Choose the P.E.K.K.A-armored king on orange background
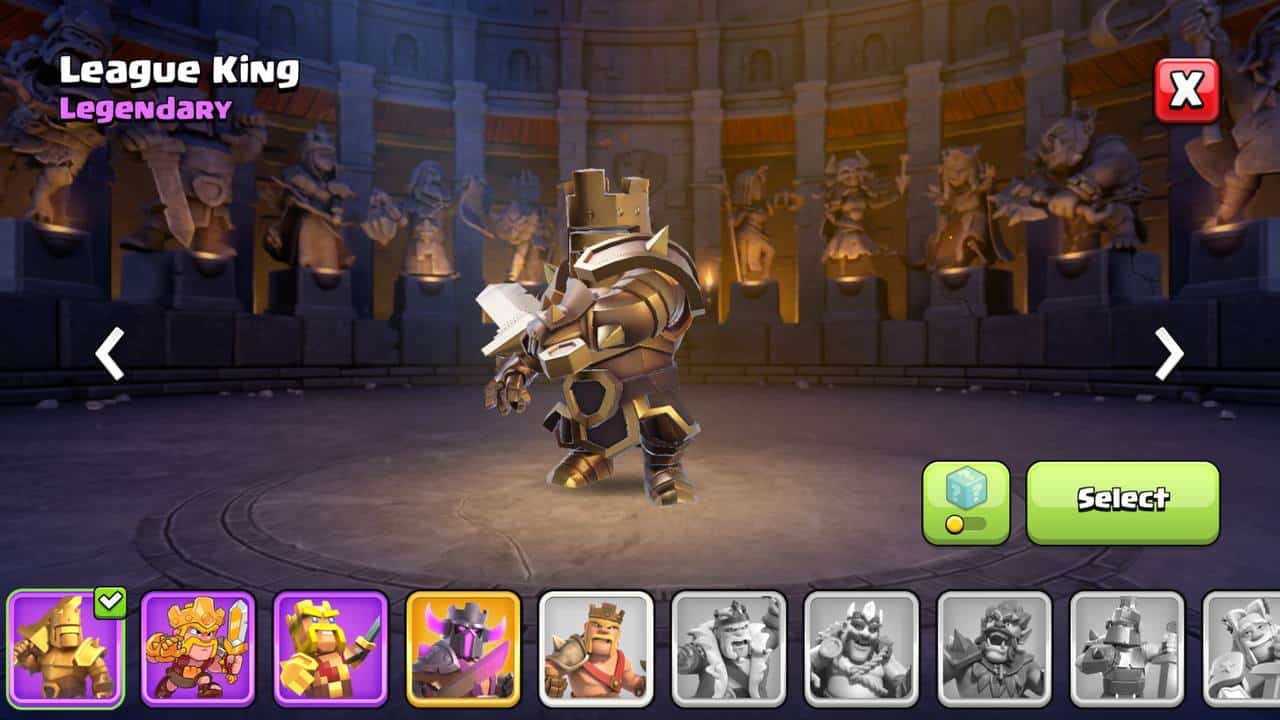Image resolution: width=1280 pixels, height=720 pixels. [x=463, y=649]
